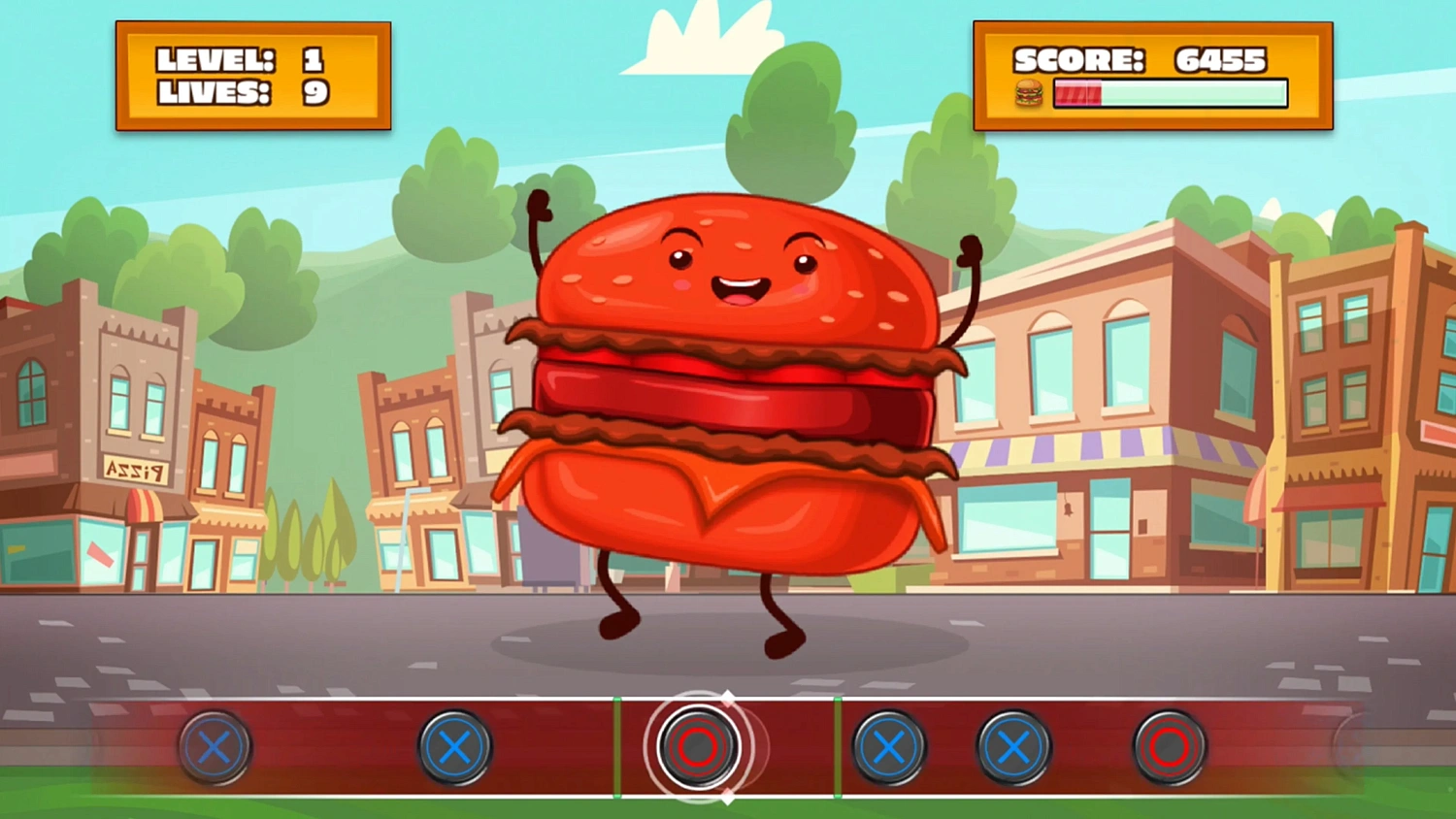Viewport: 1456px width, 819px height.
Task: Tap the blue X button right of the center divider
Action: click(888, 747)
